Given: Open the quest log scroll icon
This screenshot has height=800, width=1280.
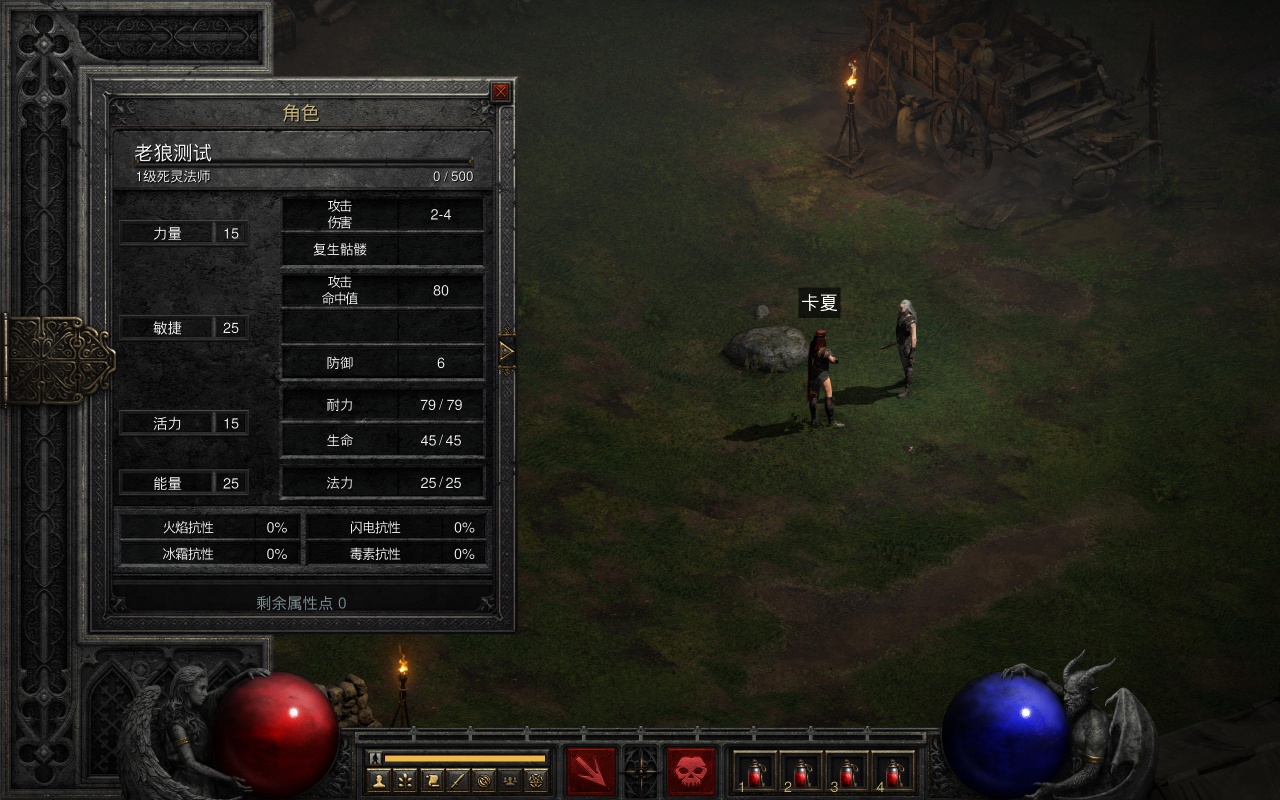Looking at the screenshot, I should click(431, 780).
